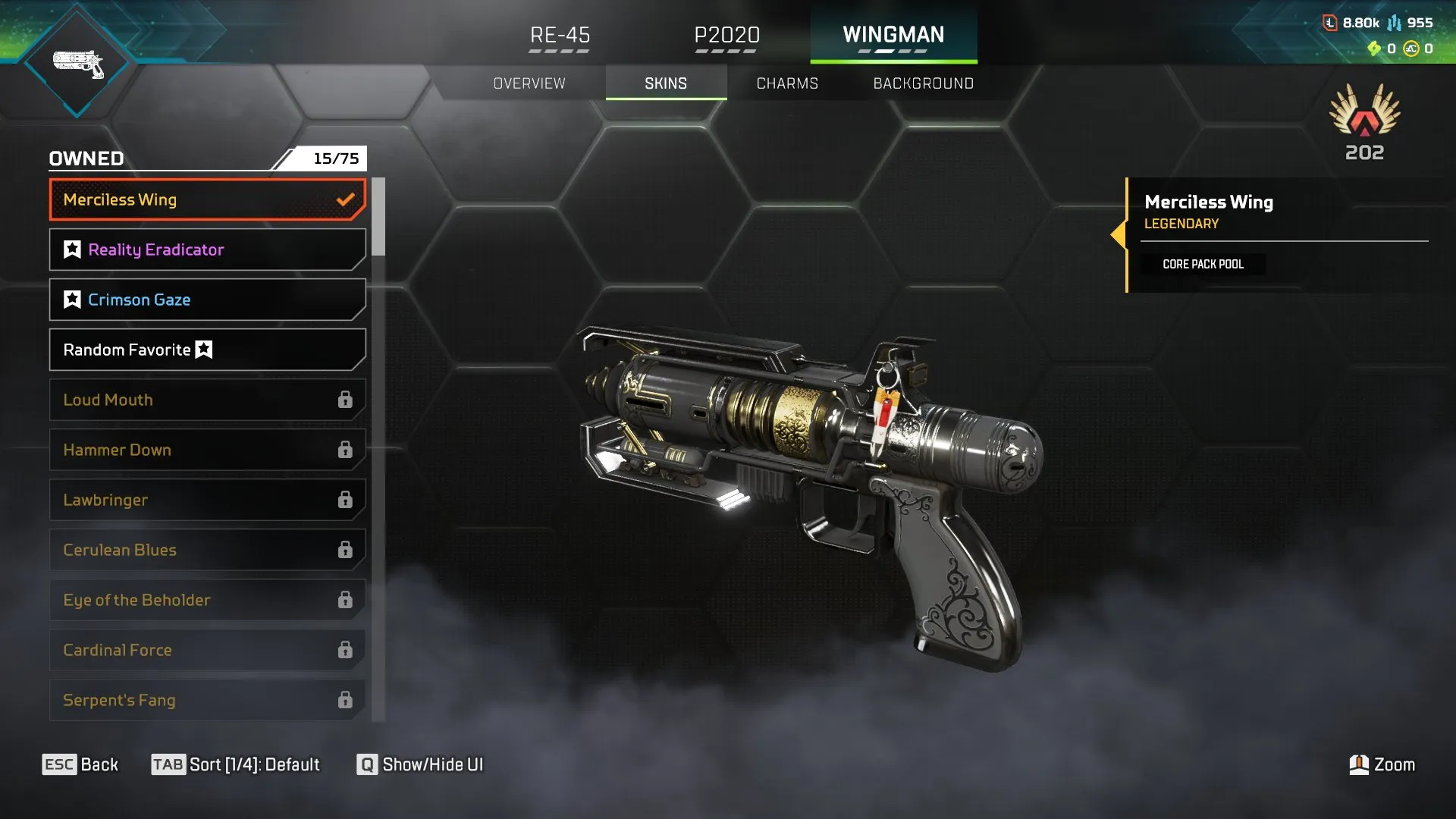
Task: Click the lock icon on Loud Mouth skin
Action: 346,400
